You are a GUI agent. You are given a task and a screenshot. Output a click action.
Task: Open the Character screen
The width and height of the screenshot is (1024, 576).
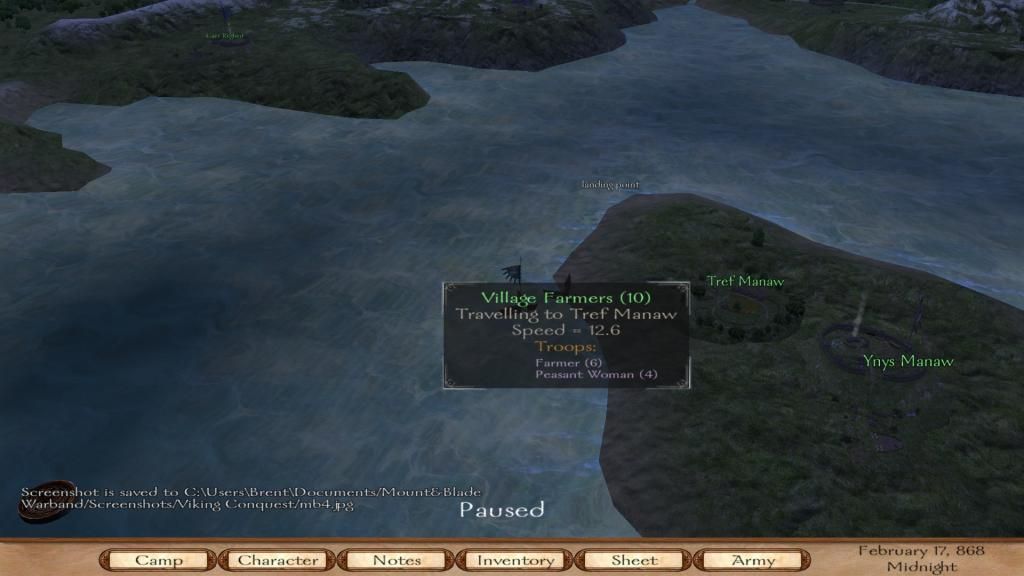point(277,560)
